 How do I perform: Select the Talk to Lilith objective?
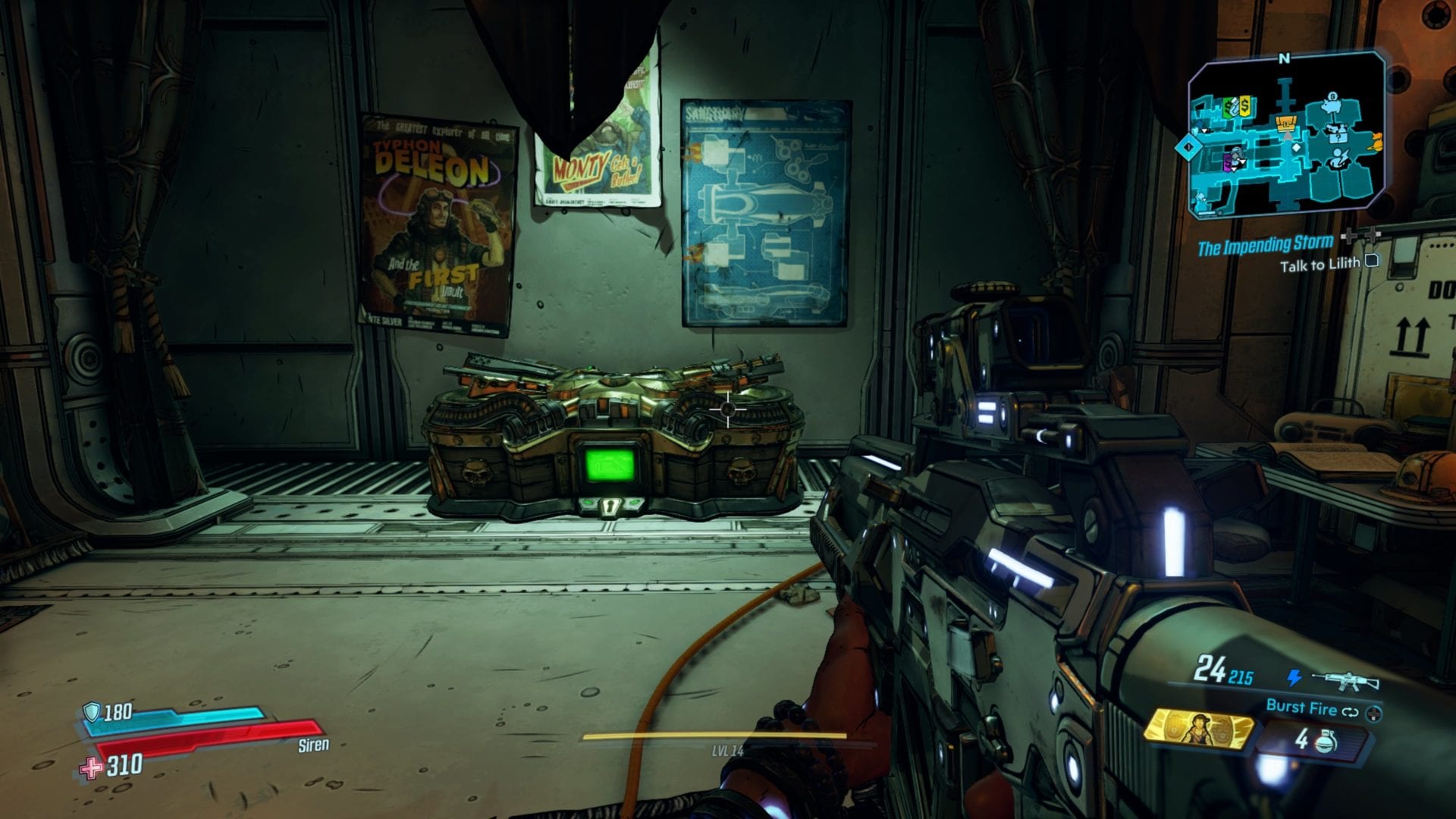pyautogui.click(x=1323, y=265)
